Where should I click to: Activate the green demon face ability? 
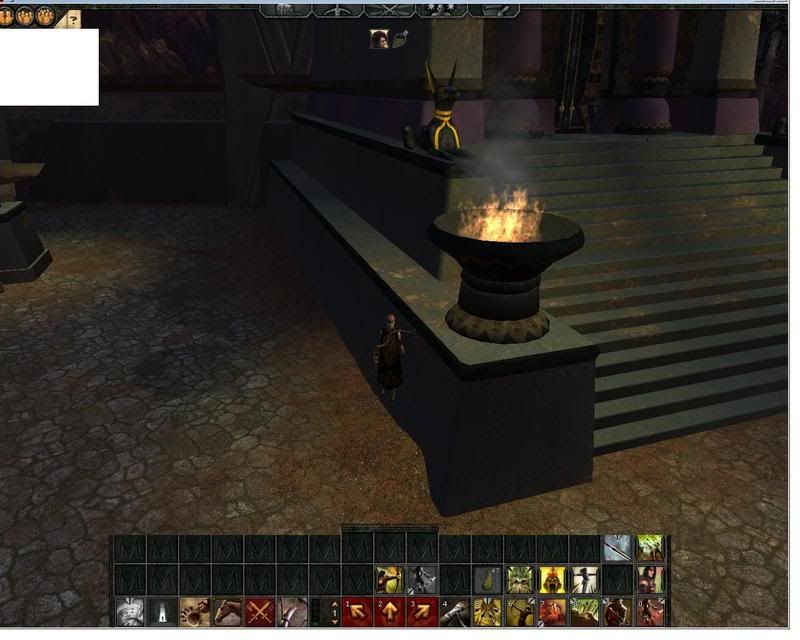519,580
